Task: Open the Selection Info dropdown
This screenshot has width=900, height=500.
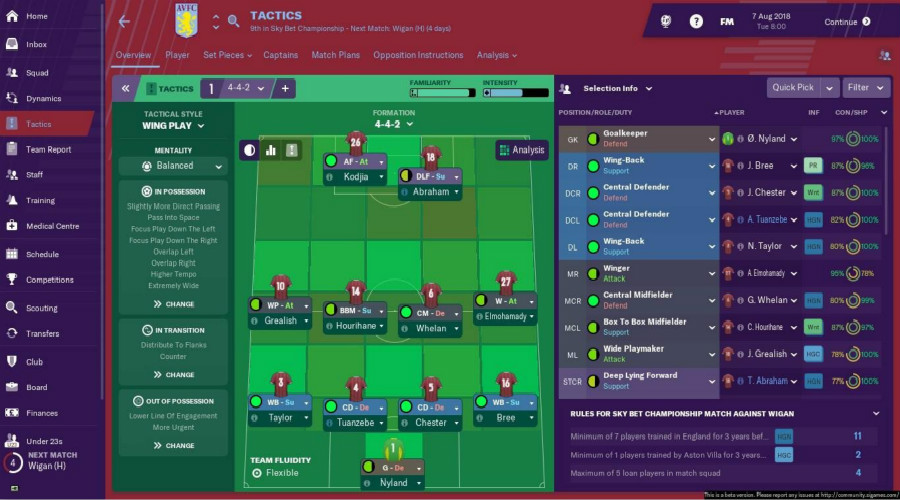Action: point(618,88)
